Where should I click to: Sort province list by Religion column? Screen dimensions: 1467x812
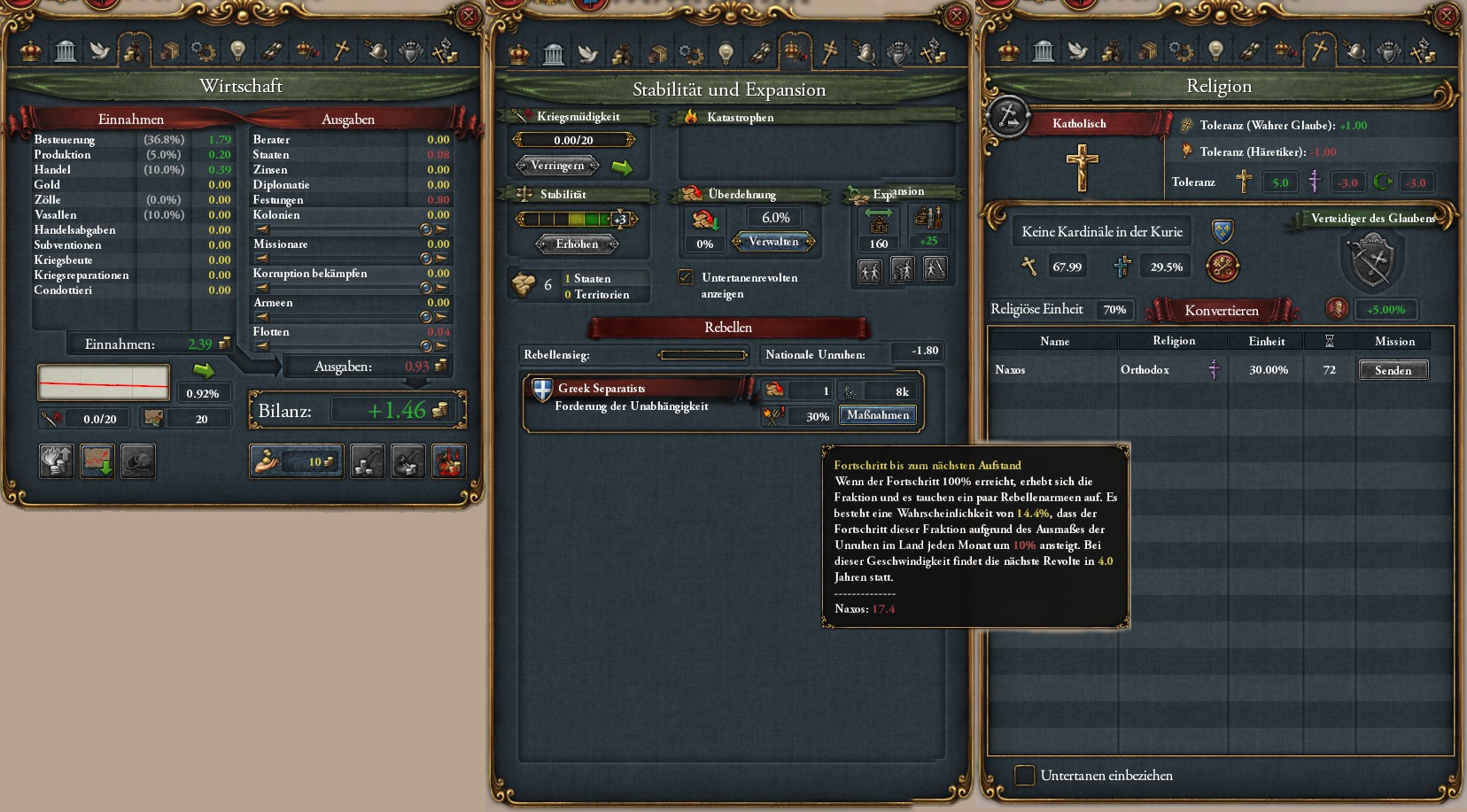coord(1173,341)
